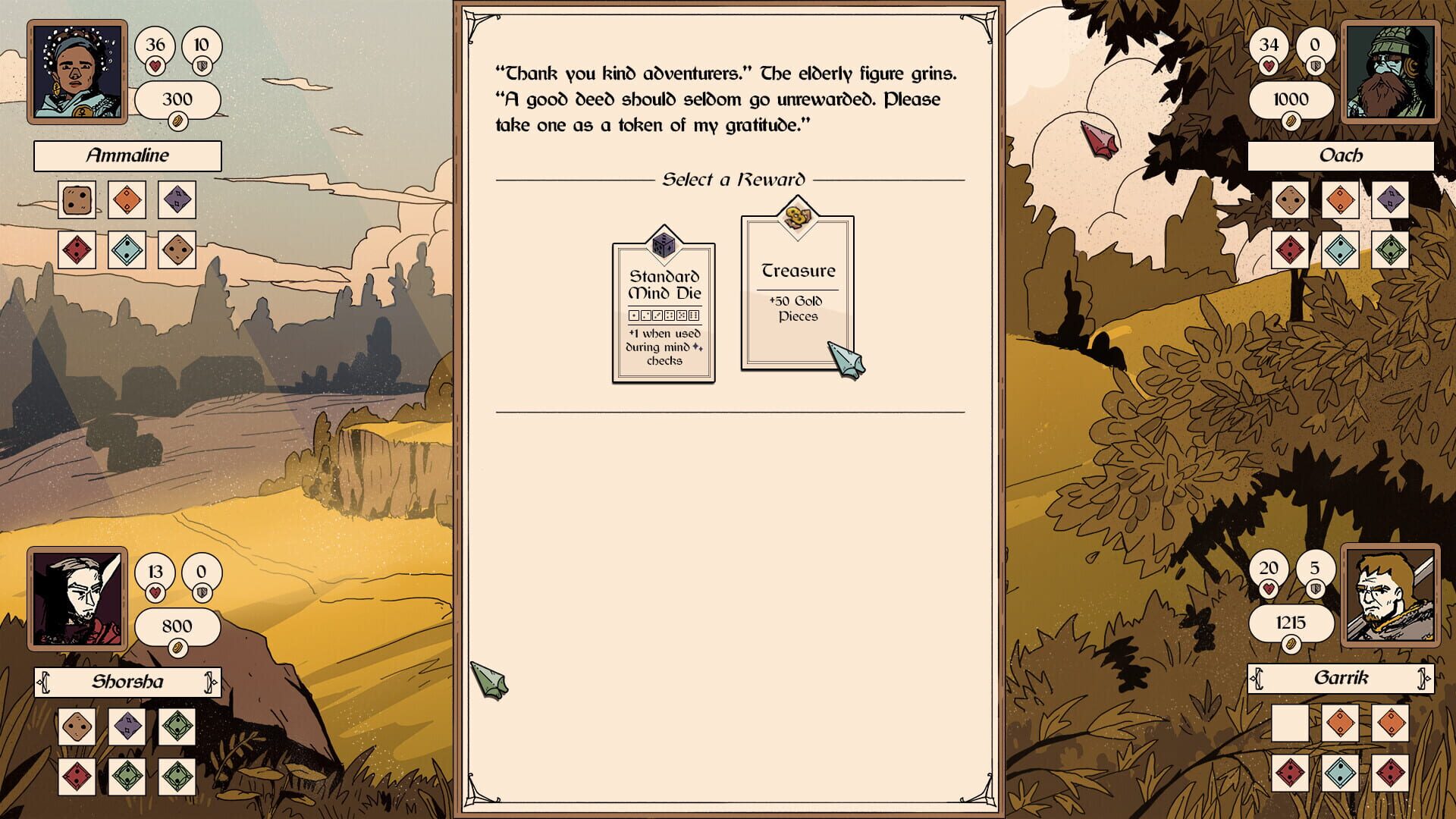The width and height of the screenshot is (1456, 819).
Task: Click the green die in Oach's dice pool
Action: tap(1389, 249)
